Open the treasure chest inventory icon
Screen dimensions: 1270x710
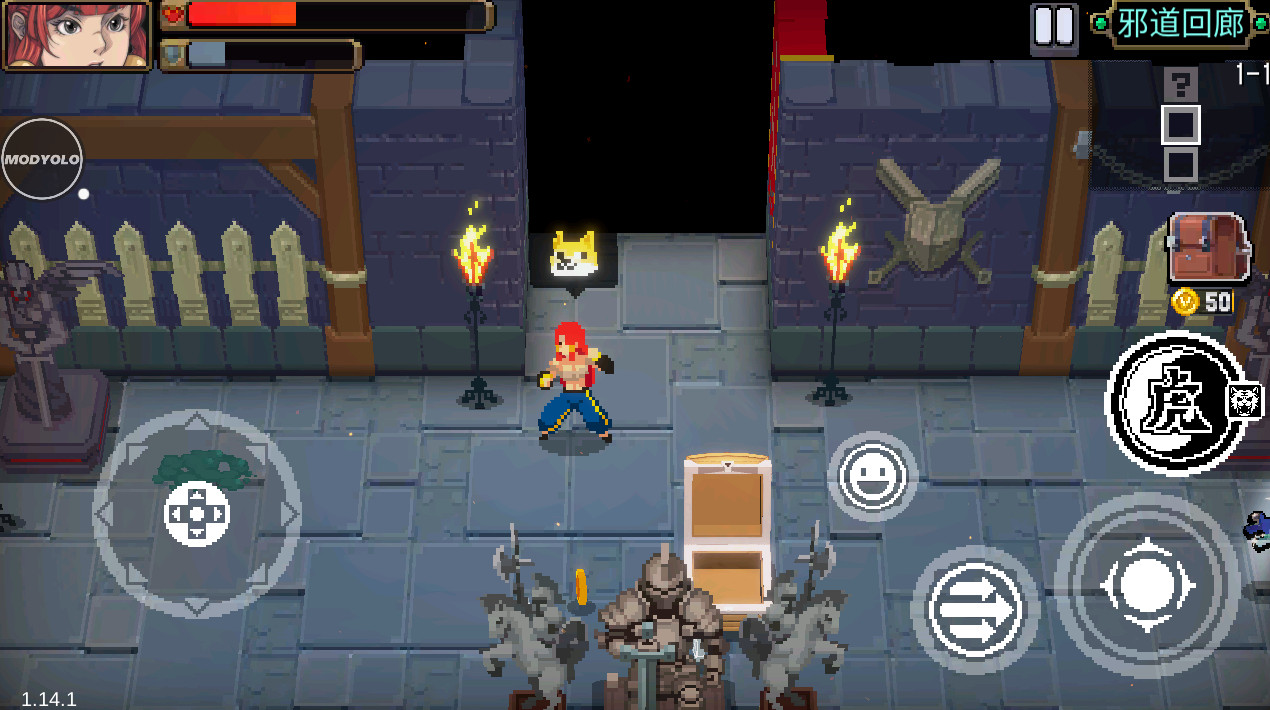coord(1208,248)
